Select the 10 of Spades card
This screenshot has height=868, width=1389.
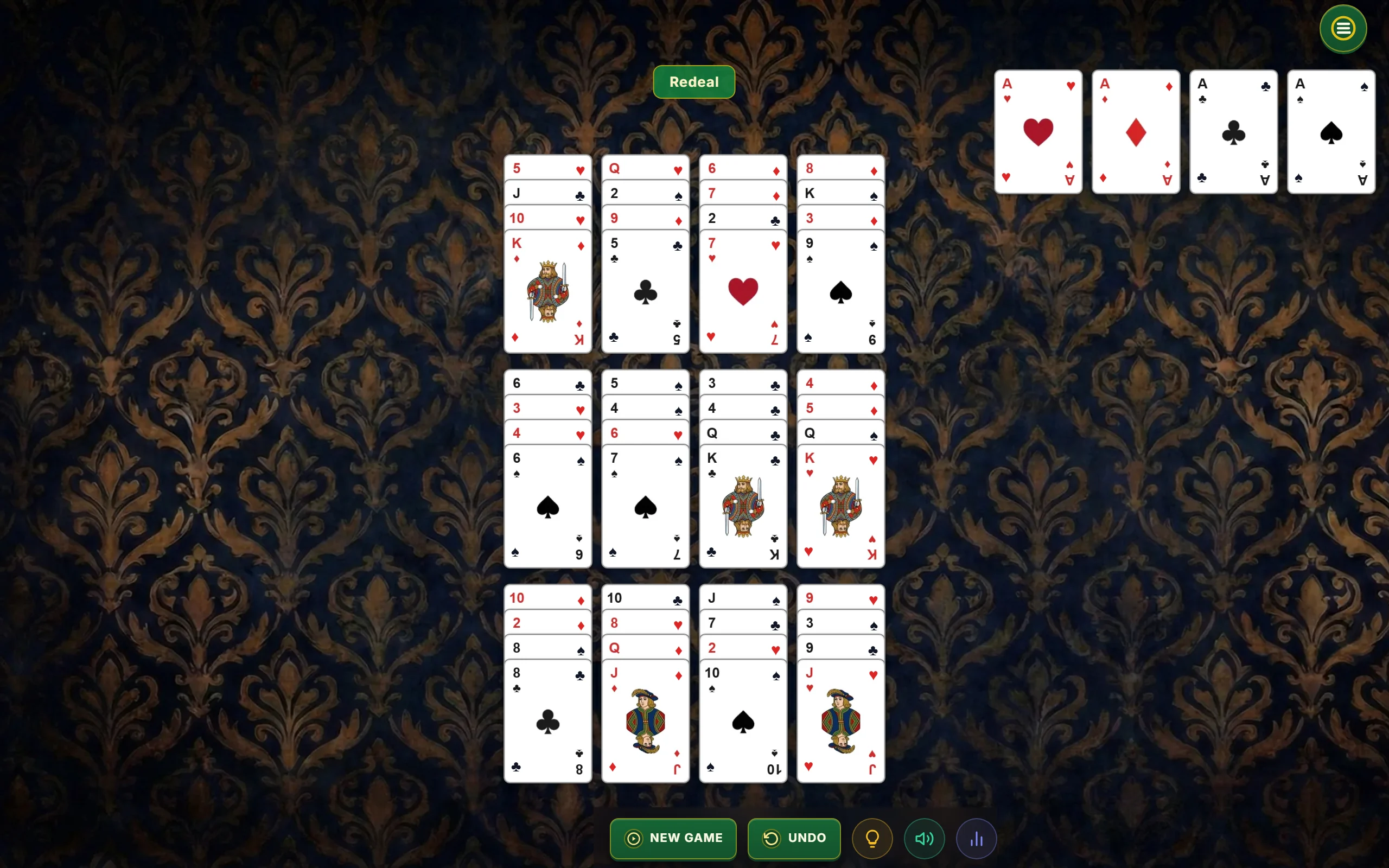point(743,720)
